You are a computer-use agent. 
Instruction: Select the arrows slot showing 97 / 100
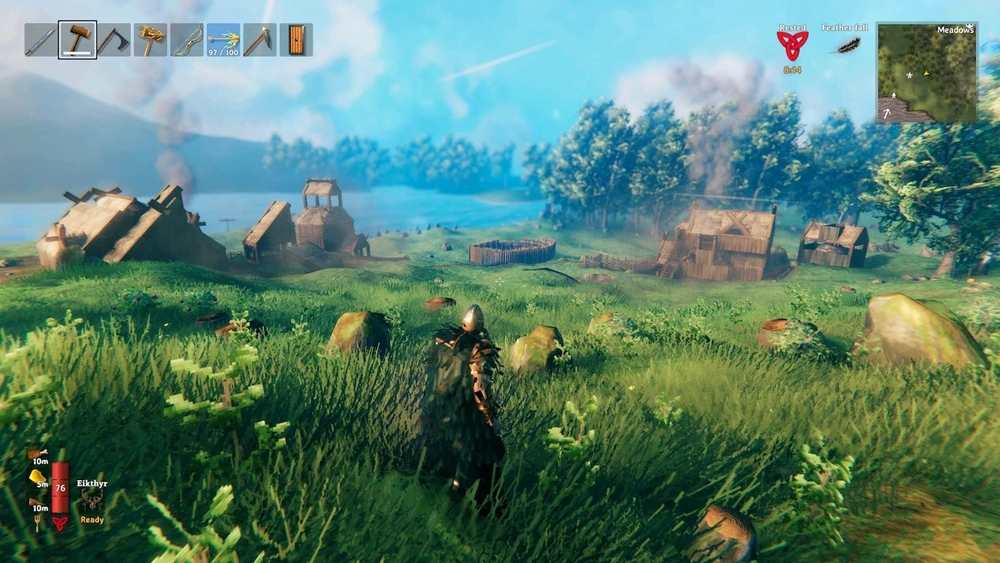pyautogui.click(x=223, y=40)
